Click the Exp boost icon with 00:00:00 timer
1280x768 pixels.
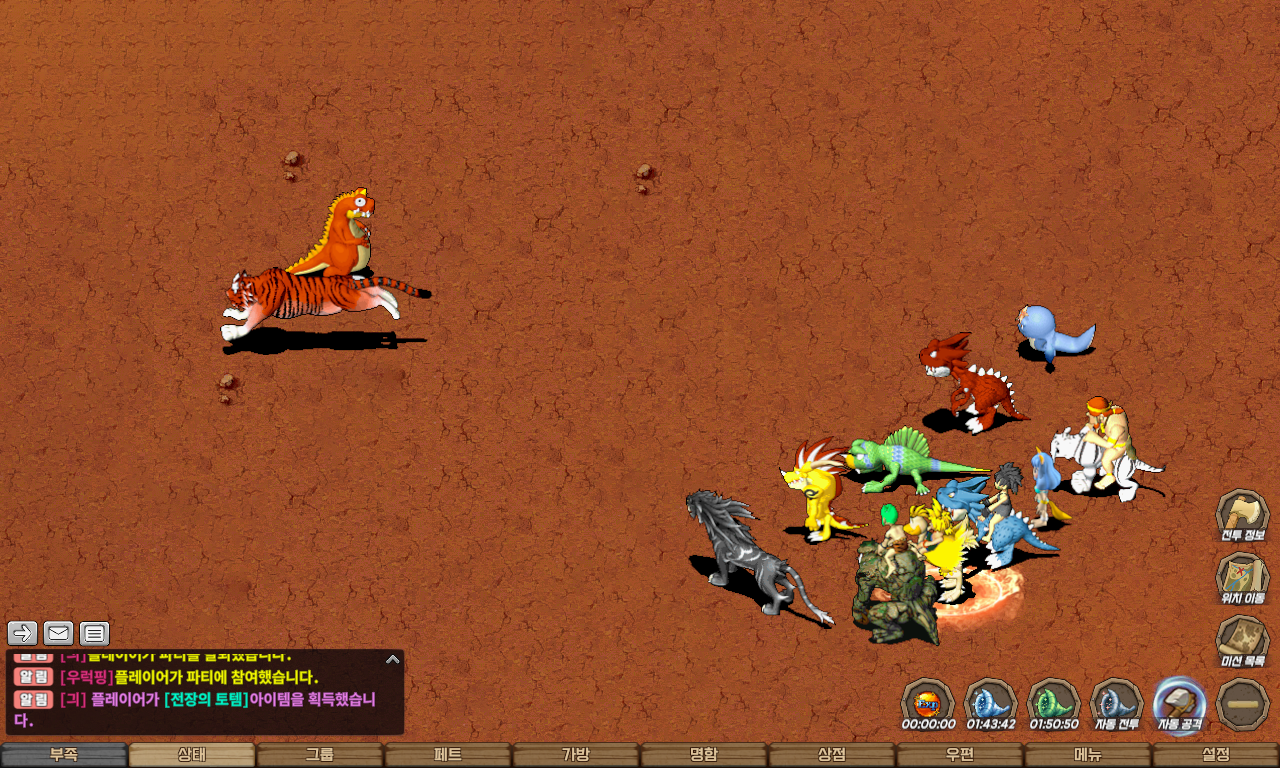928,704
